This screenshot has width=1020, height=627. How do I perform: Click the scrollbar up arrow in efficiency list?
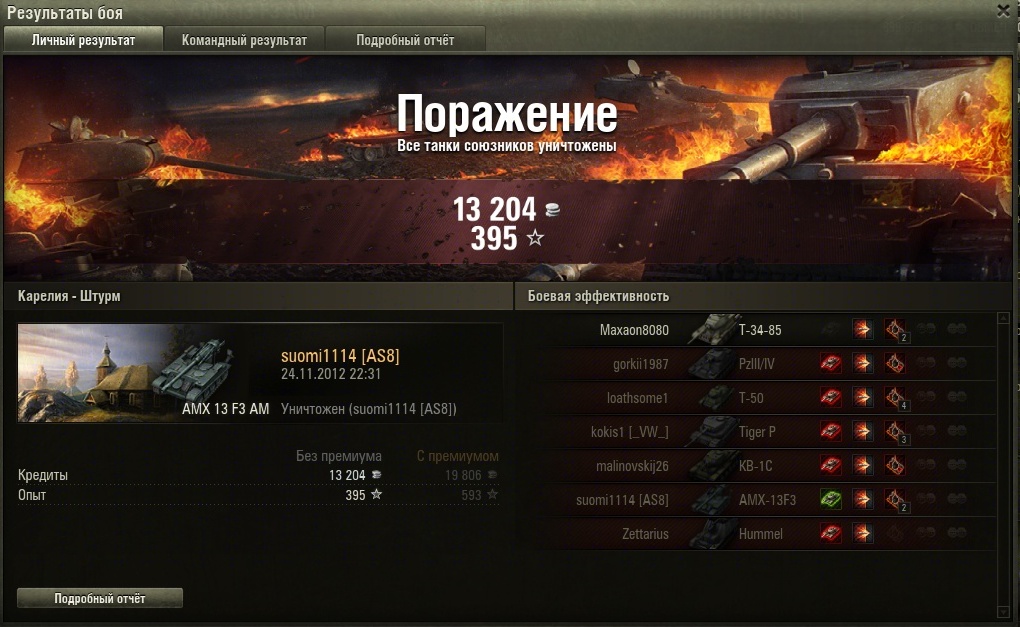(1003, 319)
